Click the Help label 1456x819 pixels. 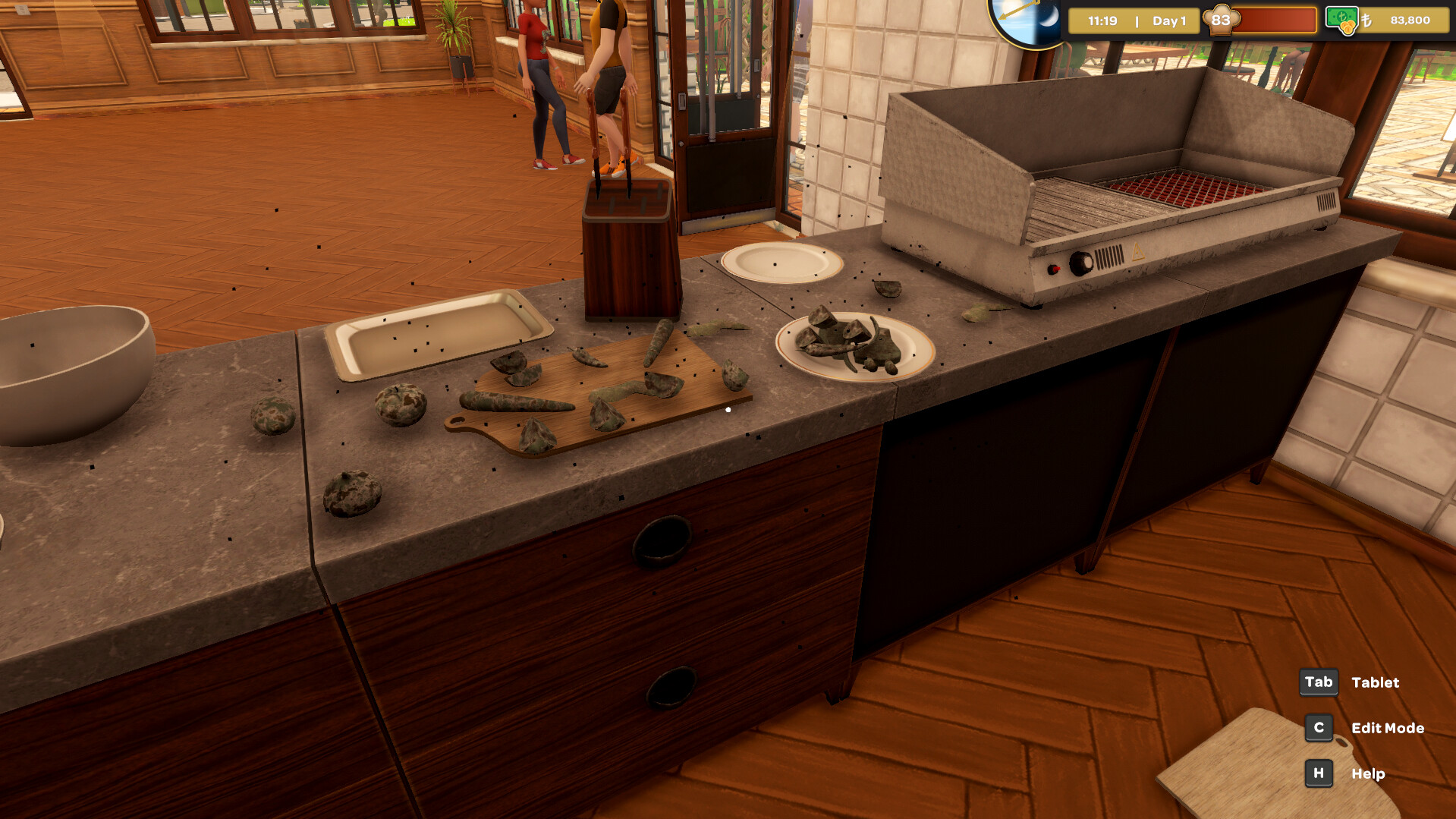point(1368,773)
